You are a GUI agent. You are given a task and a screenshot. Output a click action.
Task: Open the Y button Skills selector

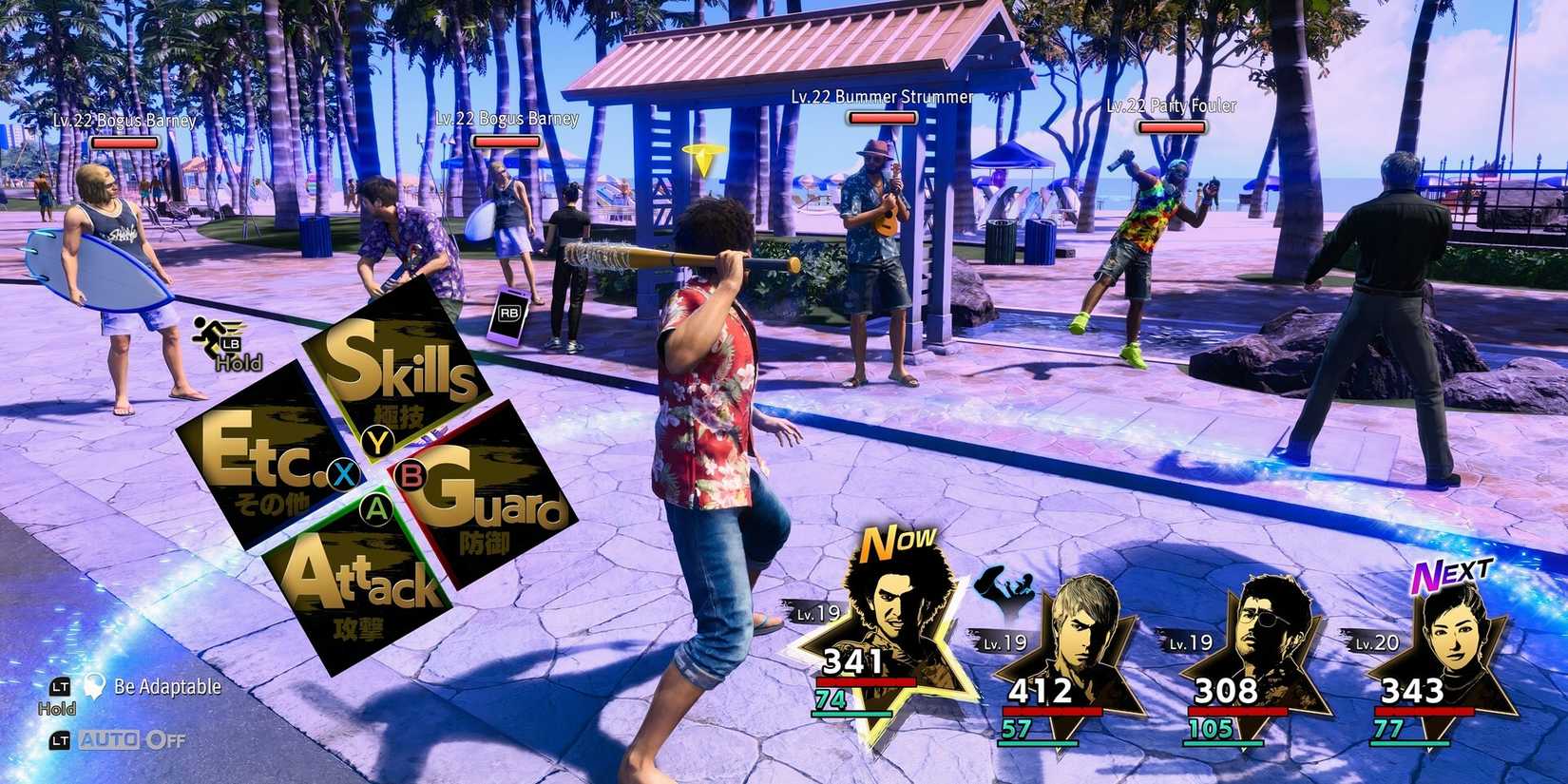click(x=378, y=440)
